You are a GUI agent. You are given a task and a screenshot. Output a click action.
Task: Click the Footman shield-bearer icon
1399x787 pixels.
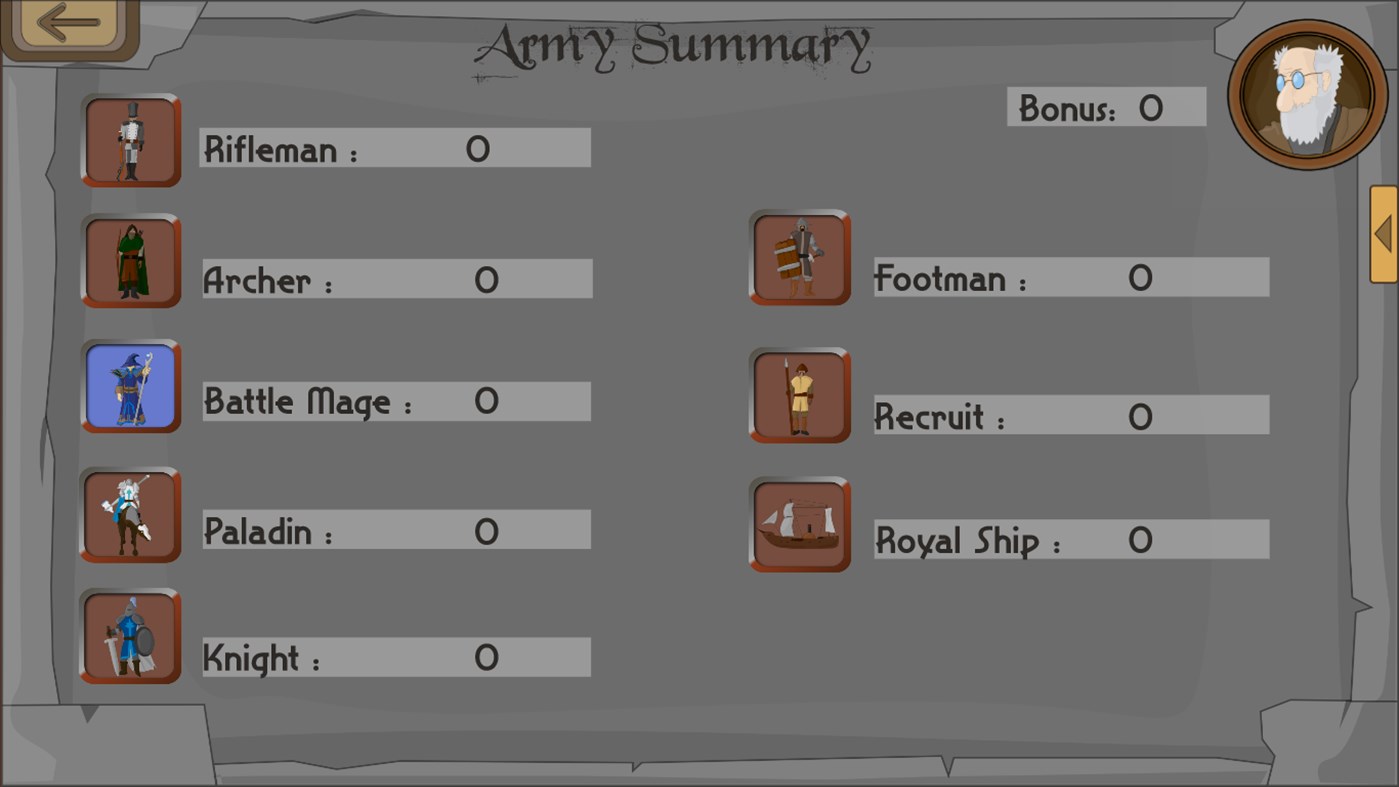[x=800, y=258]
